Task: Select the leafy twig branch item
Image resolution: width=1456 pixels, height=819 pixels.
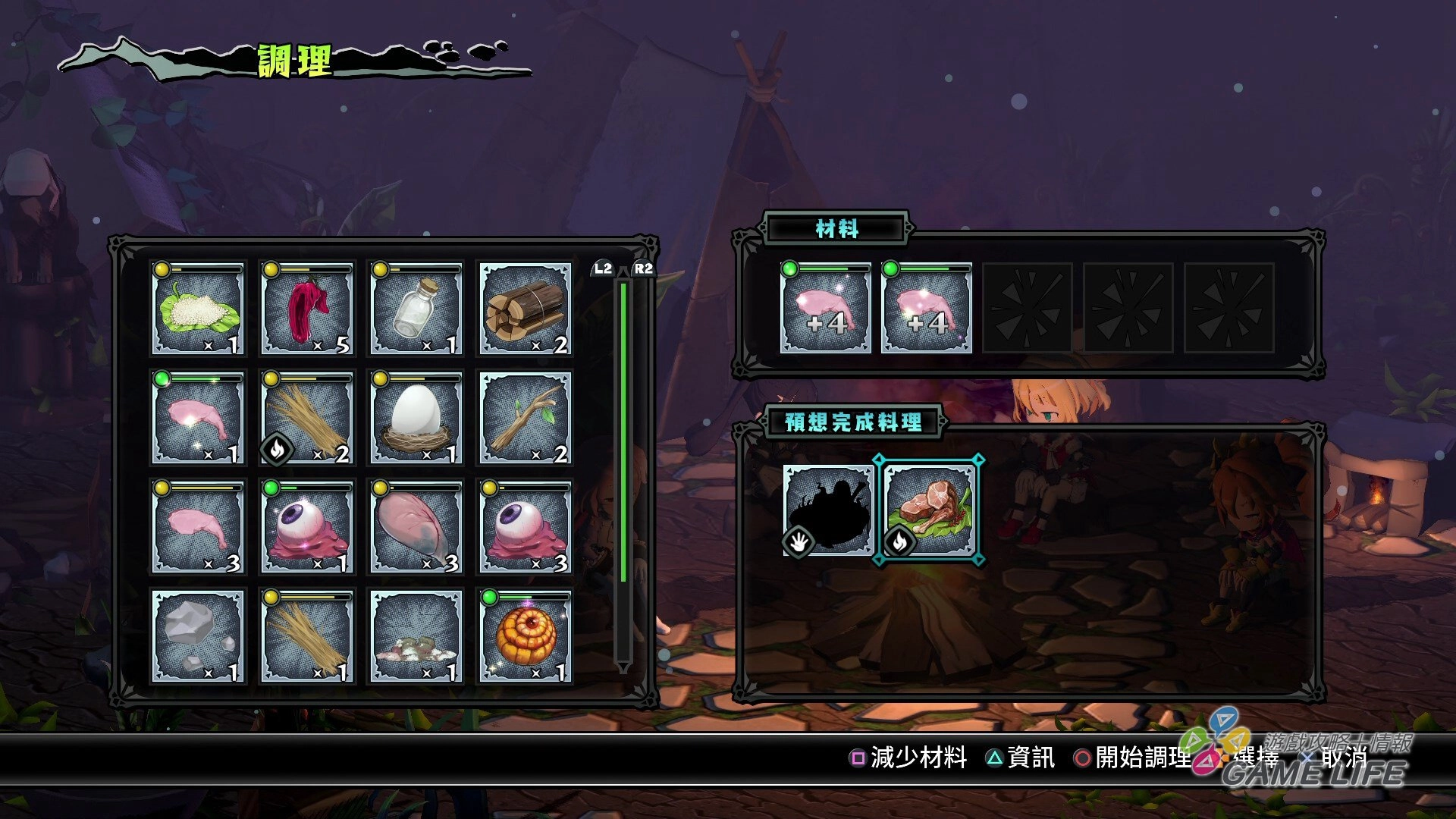Action: click(525, 418)
